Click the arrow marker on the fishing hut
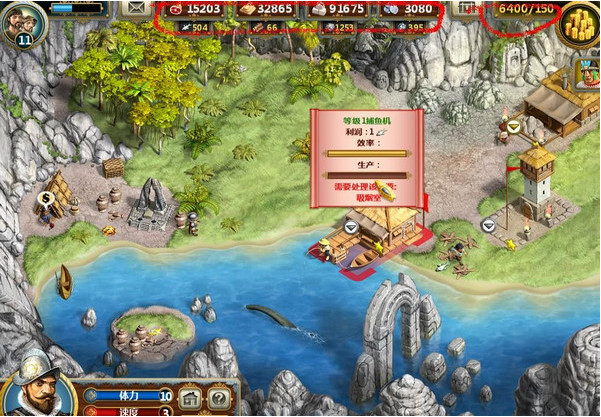 point(351,227)
